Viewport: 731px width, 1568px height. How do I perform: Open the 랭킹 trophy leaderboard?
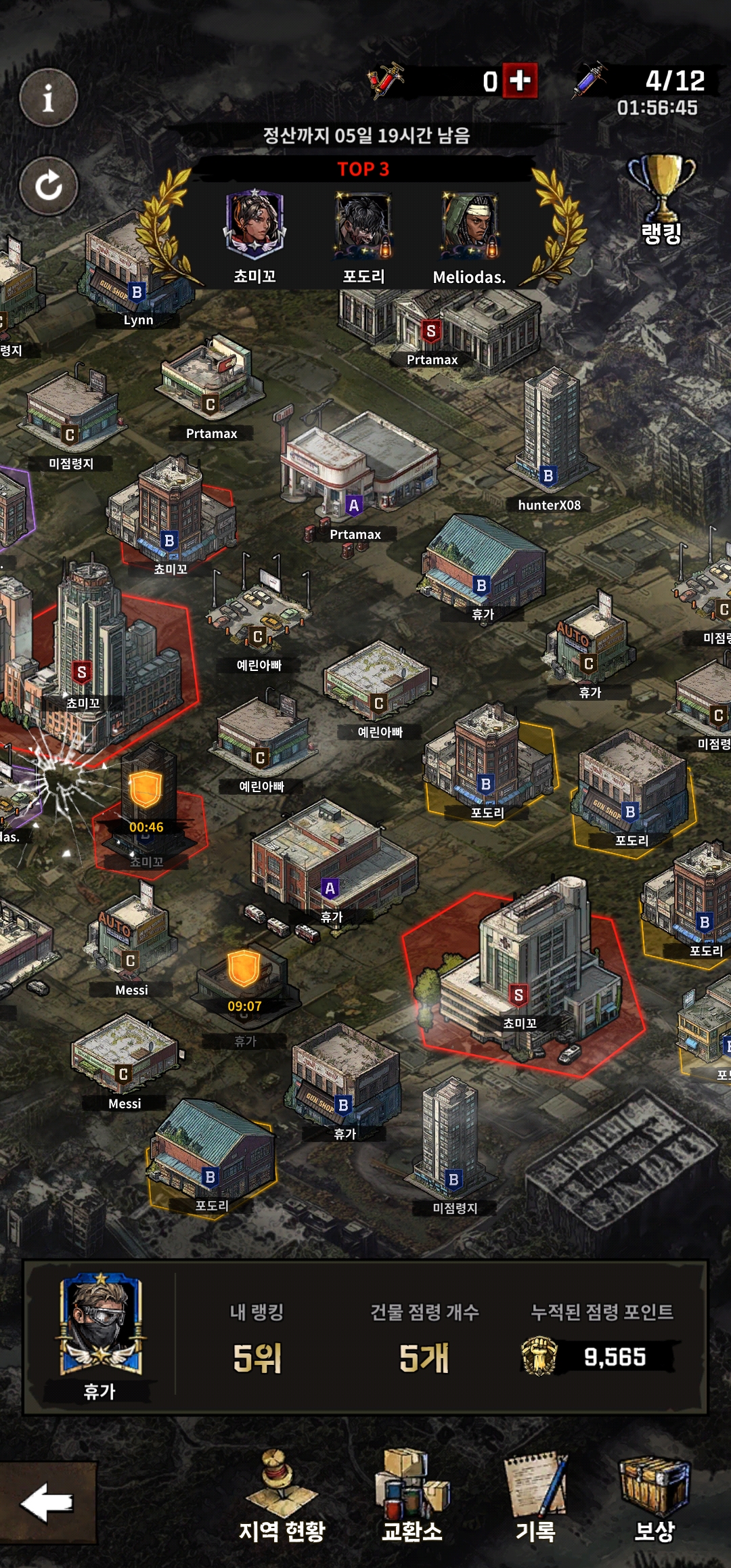coord(661,200)
